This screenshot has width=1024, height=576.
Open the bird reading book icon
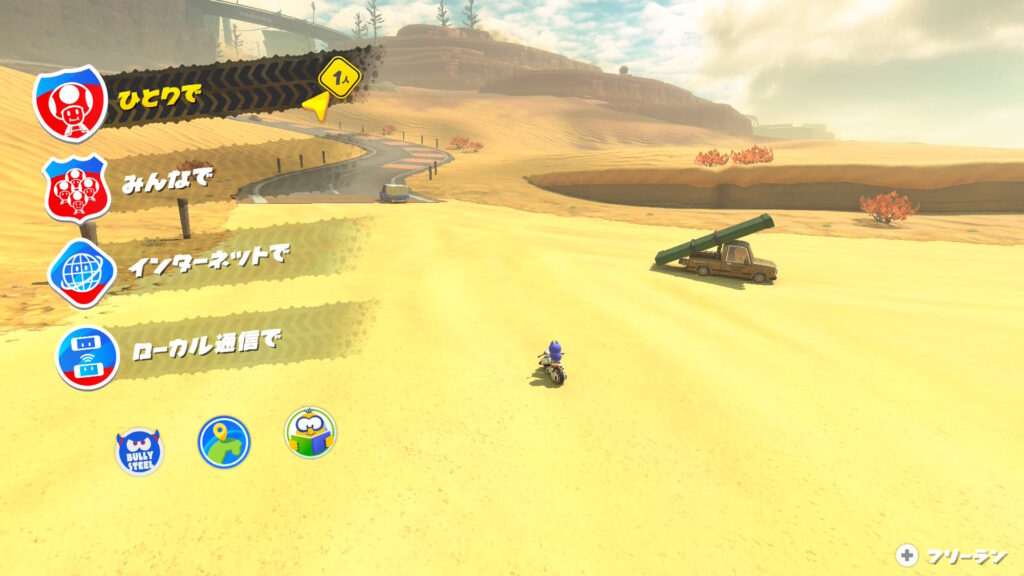[310, 432]
